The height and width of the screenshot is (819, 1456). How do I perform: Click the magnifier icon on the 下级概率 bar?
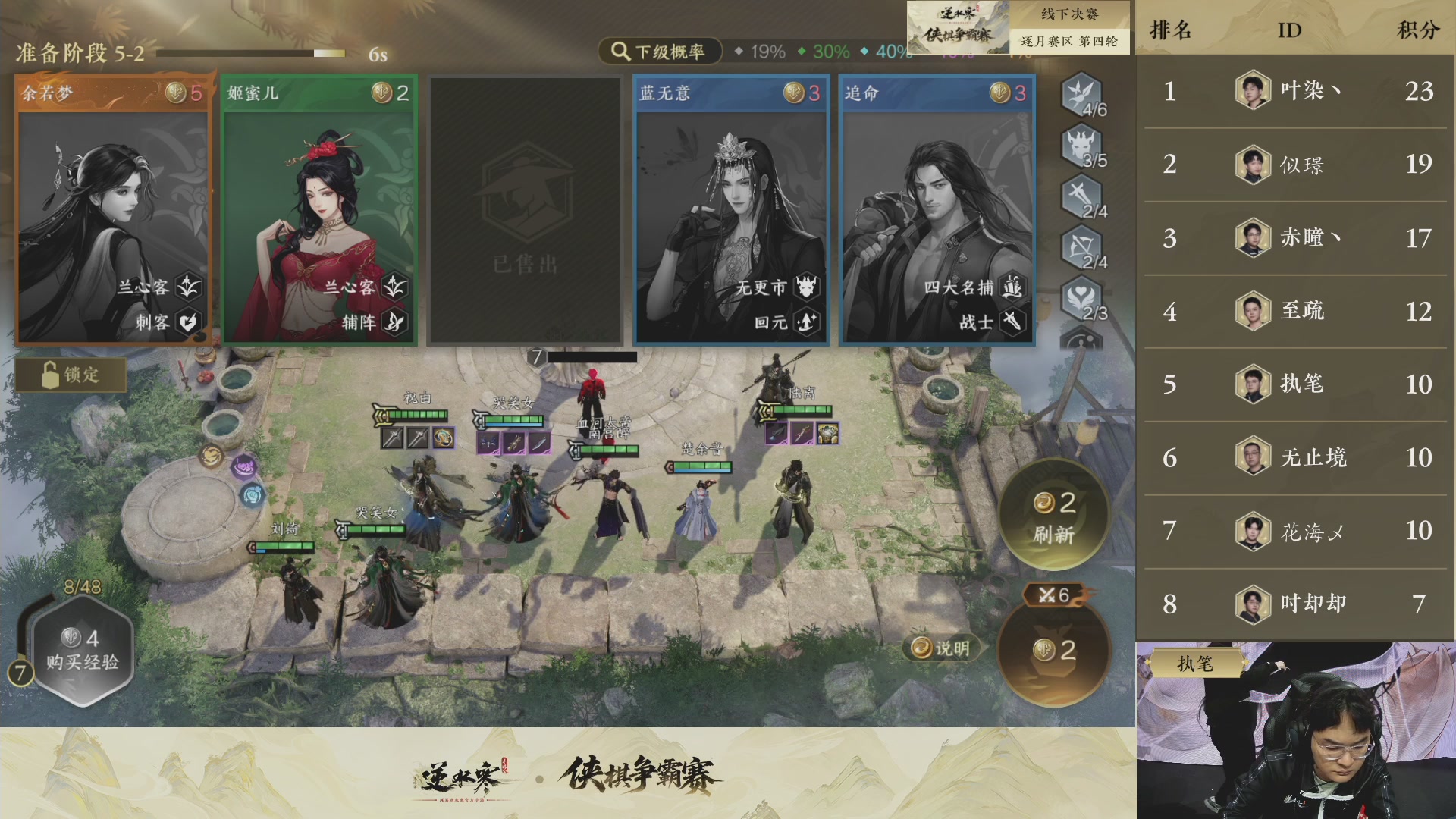pos(620,52)
